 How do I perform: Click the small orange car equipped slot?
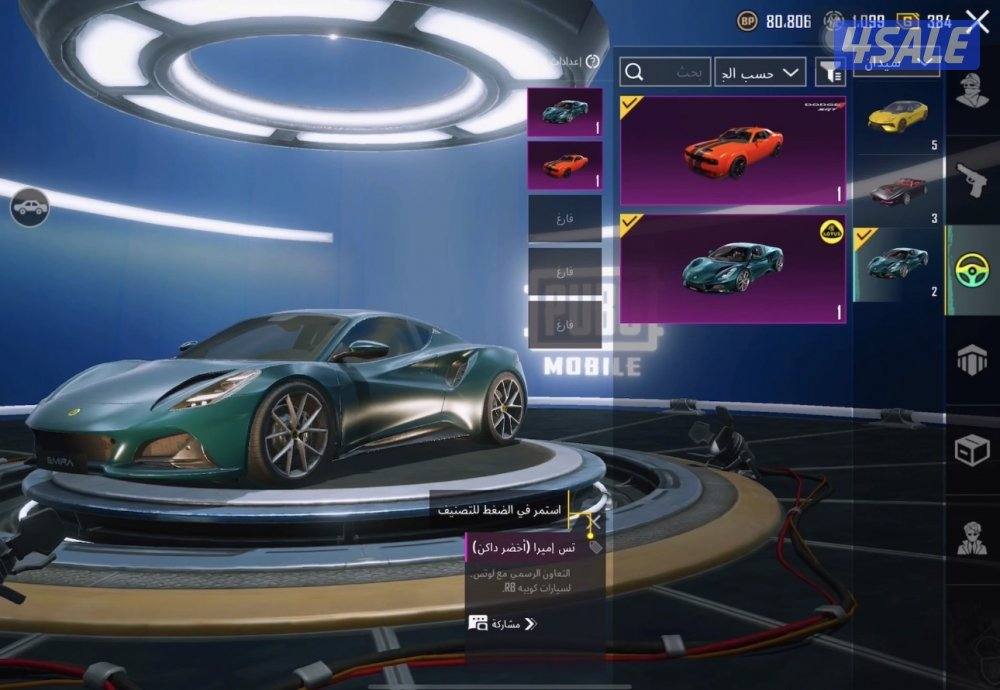pos(565,165)
